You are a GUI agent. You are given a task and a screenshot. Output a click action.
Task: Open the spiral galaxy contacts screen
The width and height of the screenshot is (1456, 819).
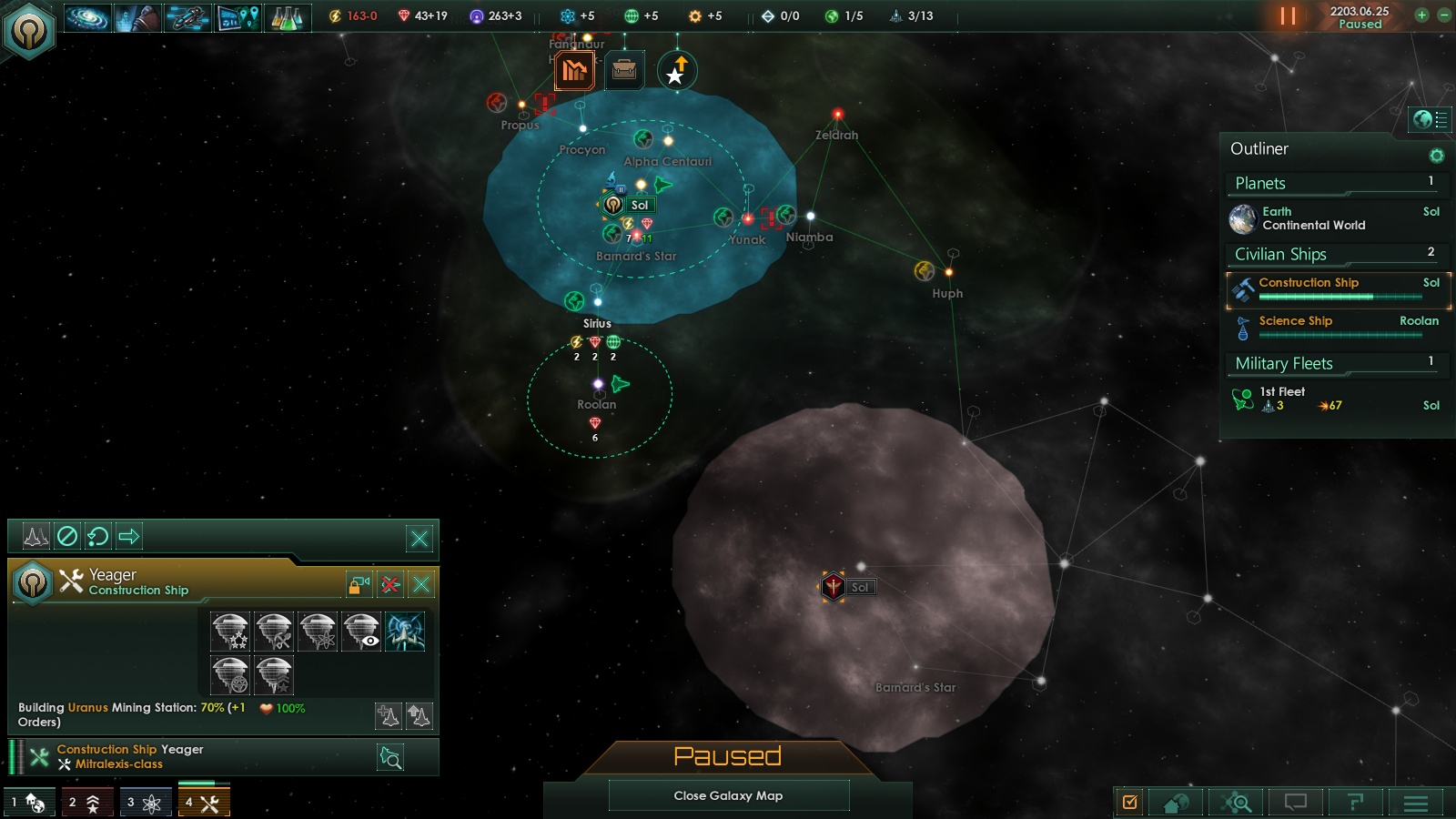[87, 17]
